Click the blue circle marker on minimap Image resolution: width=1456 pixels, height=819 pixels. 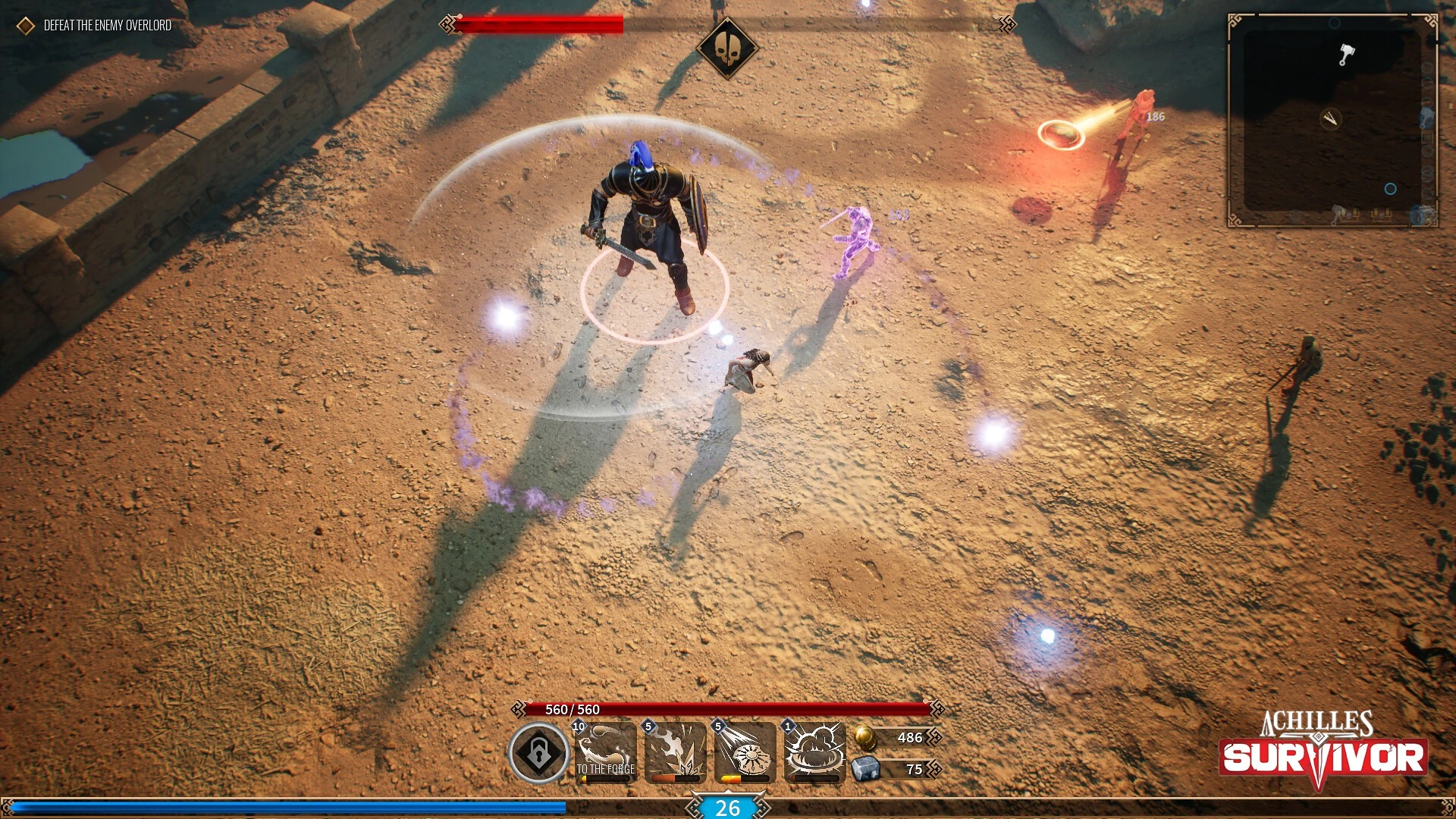tap(1390, 189)
